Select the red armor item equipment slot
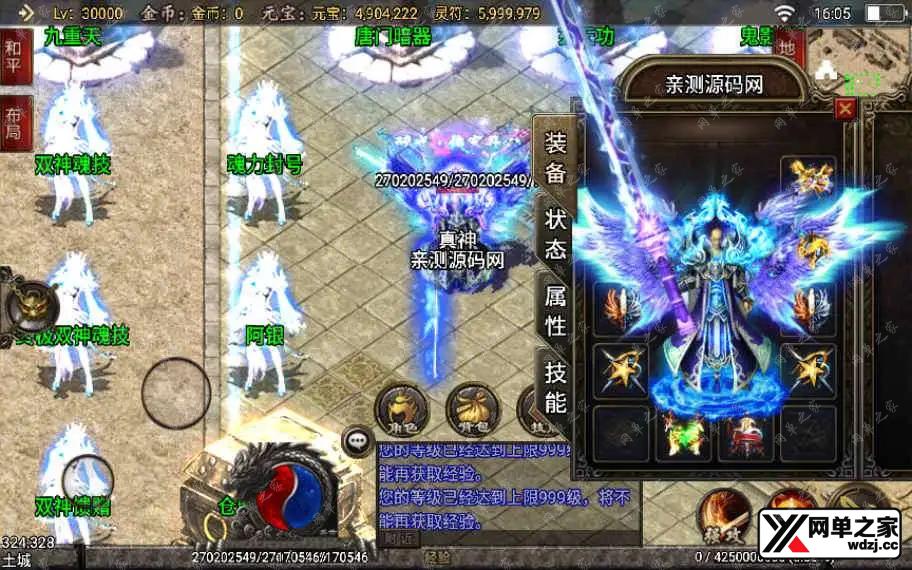The height and width of the screenshot is (570, 912). click(x=745, y=433)
